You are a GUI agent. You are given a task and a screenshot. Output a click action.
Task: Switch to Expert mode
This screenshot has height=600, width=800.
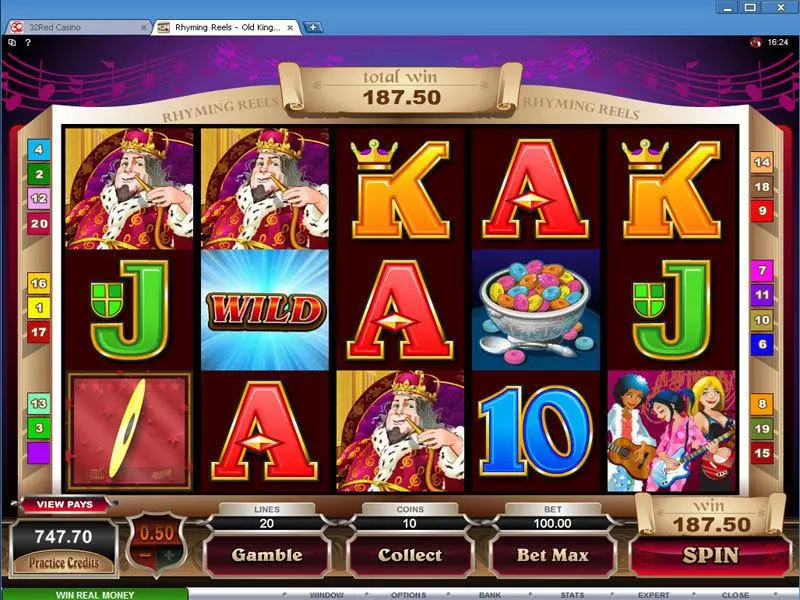tap(654, 595)
